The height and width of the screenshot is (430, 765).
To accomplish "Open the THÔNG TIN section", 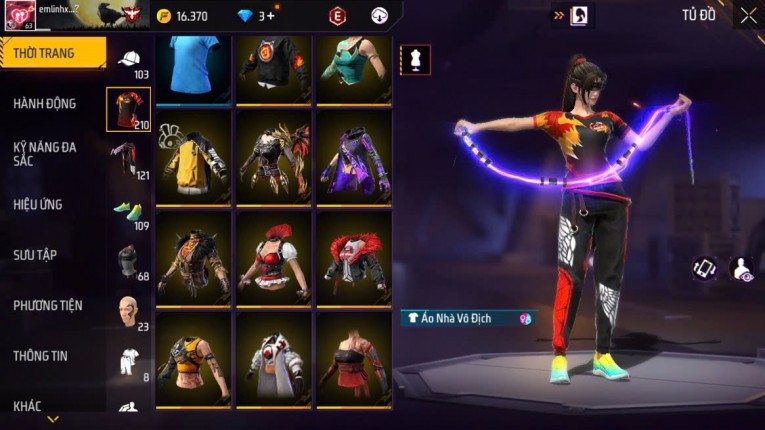I will 40,355.
